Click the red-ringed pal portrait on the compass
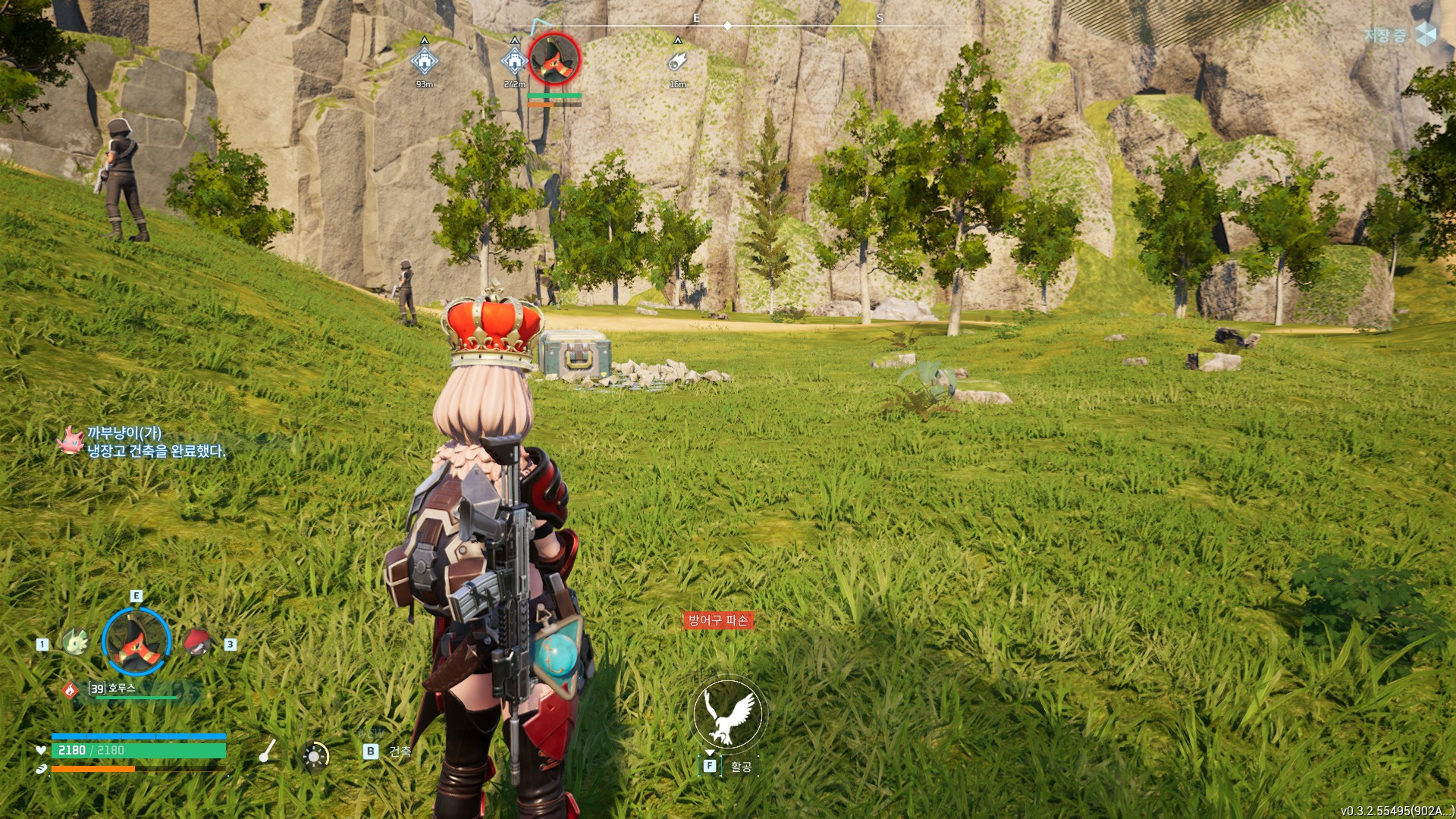Viewport: 1456px width, 819px height. [x=554, y=59]
